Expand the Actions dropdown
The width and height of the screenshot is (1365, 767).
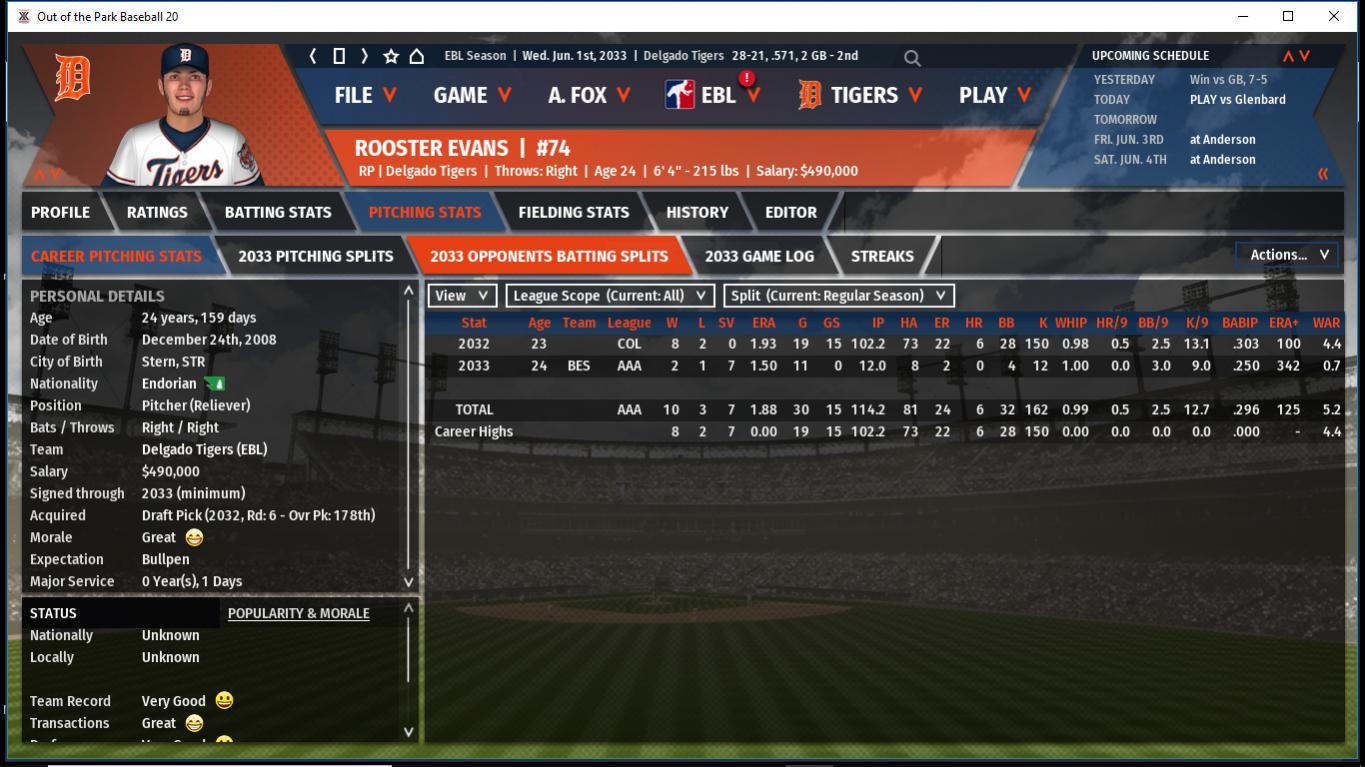click(1288, 255)
